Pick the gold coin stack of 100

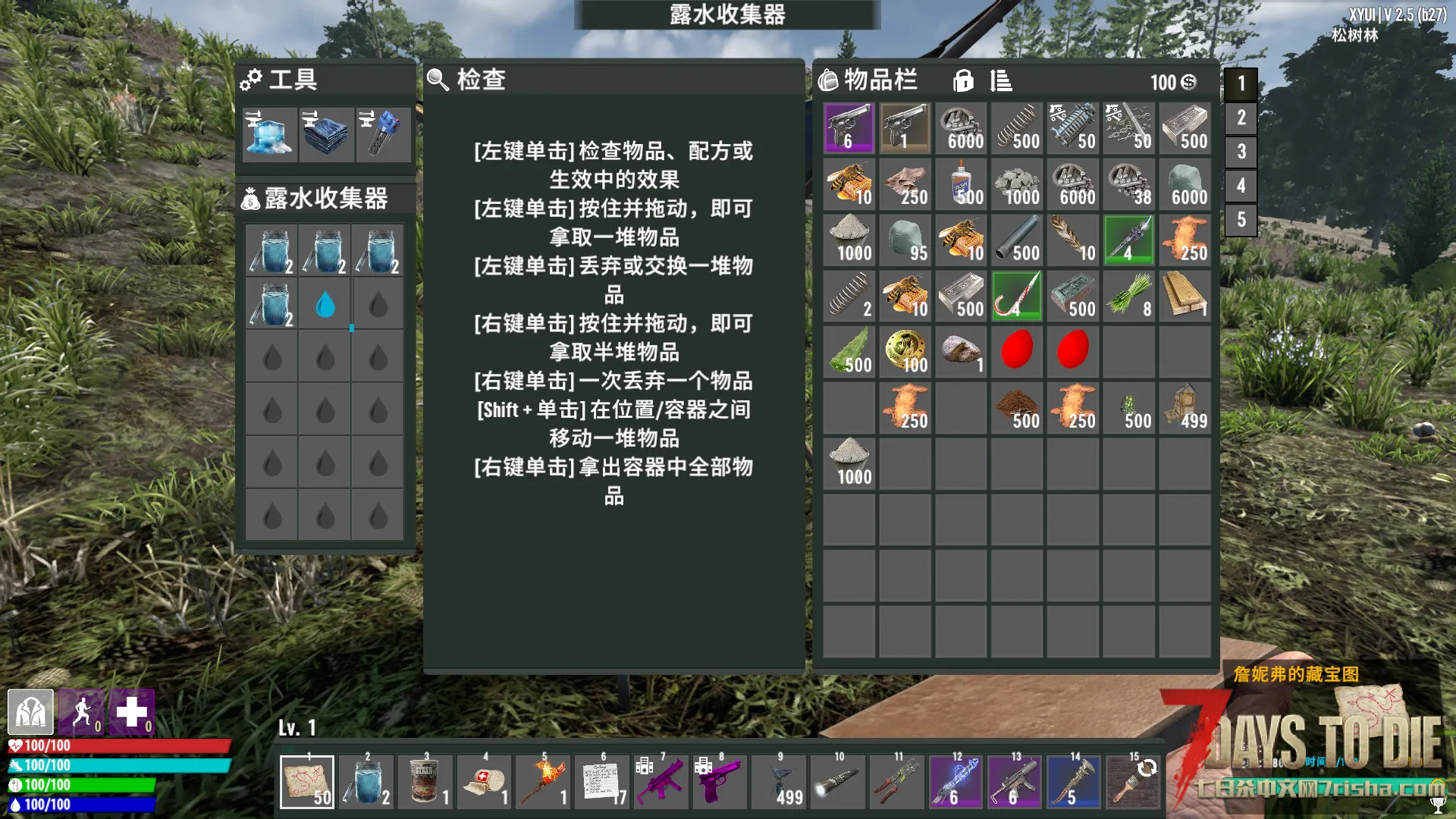coord(905,352)
